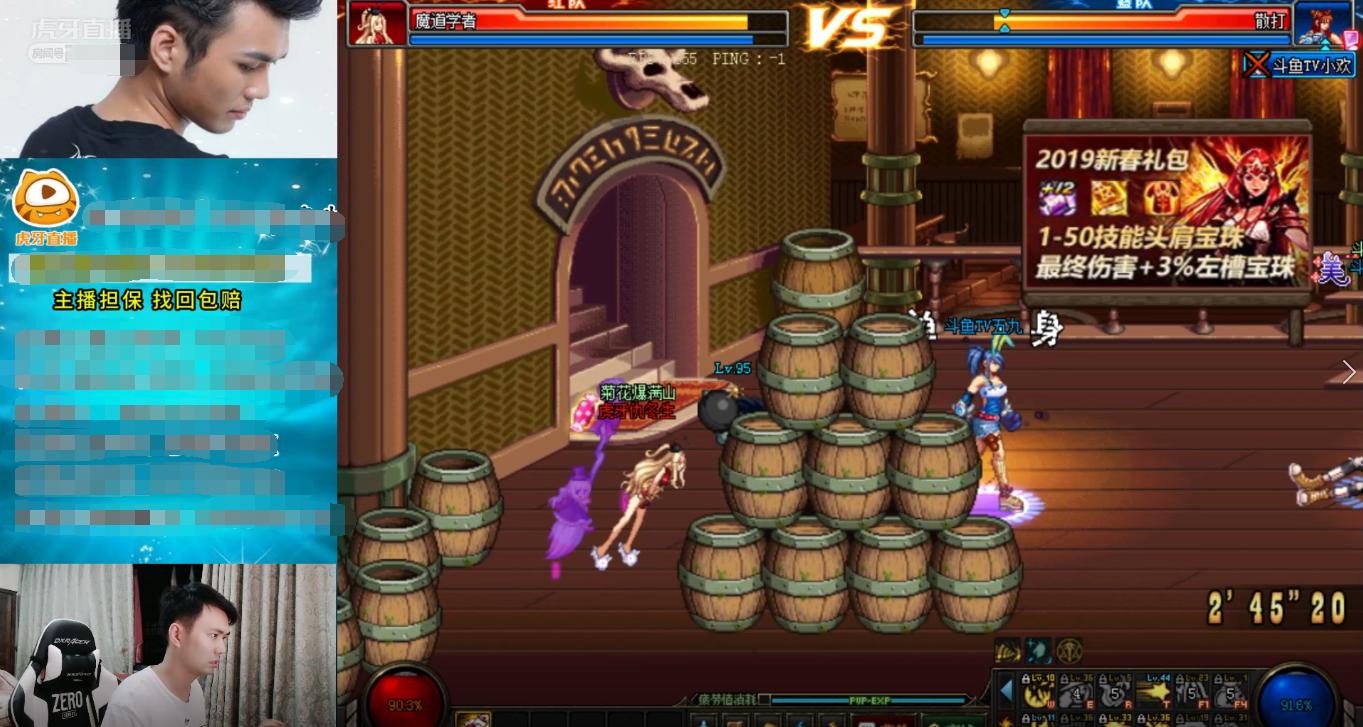Trigger the grey skill bound to F4
This screenshot has height=727, width=1363.
[1229, 691]
